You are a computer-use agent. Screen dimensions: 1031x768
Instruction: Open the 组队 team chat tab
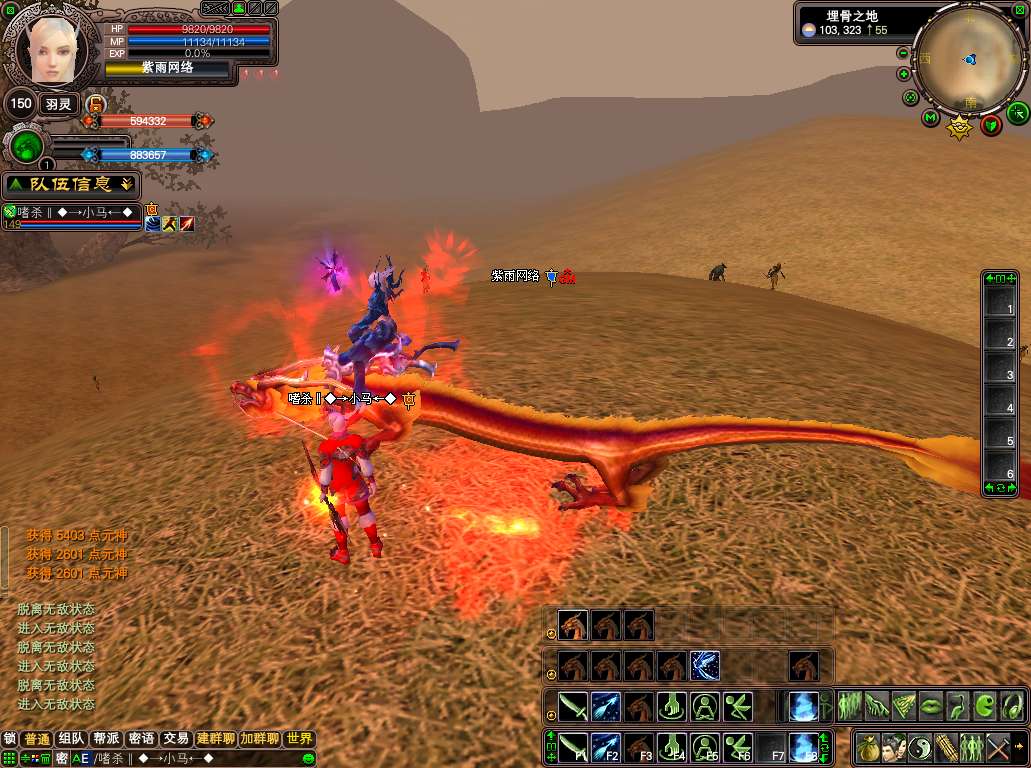tap(72, 739)
